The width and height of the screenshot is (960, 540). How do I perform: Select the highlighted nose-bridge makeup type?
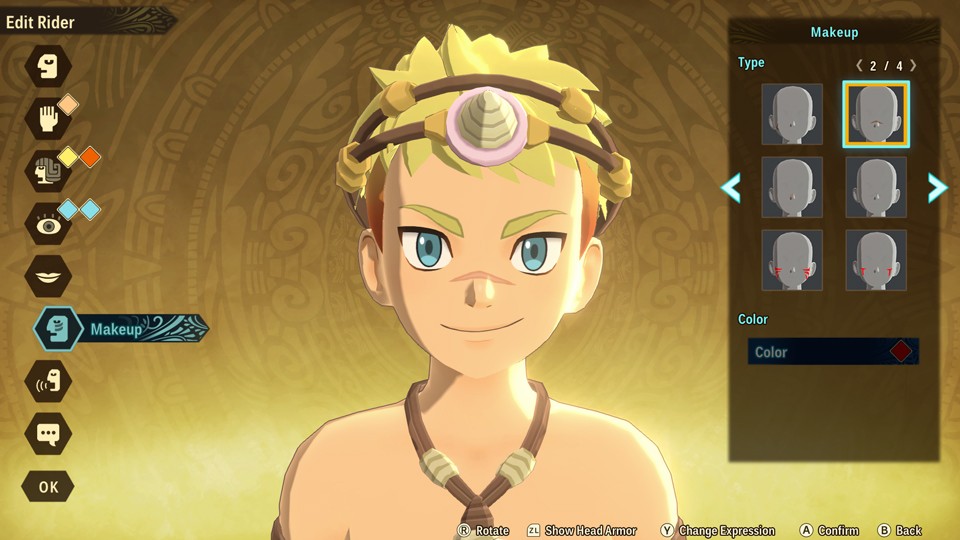pyautogui.click(x=876, y=115)
